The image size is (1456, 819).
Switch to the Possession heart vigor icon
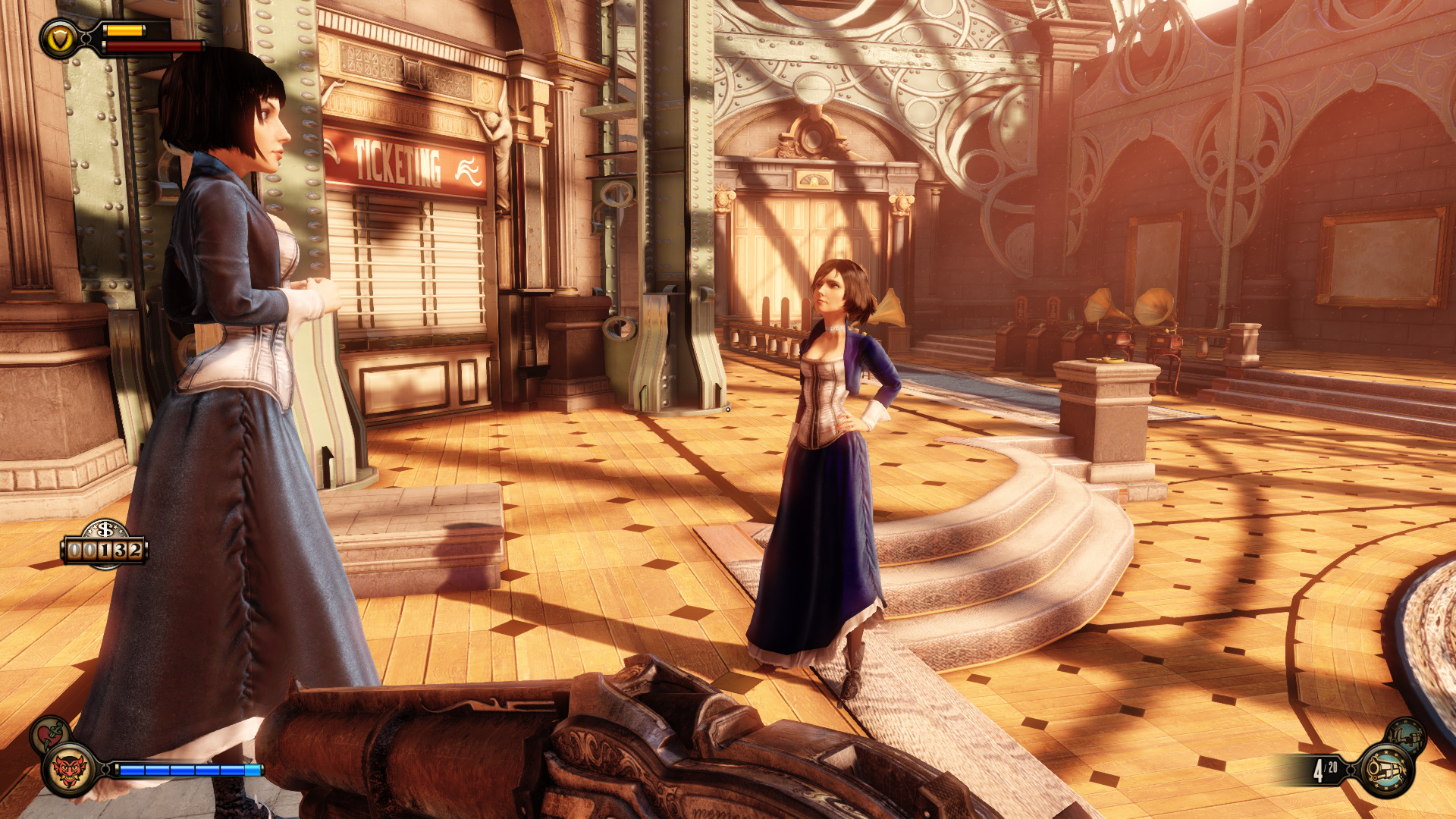[50, 733]
